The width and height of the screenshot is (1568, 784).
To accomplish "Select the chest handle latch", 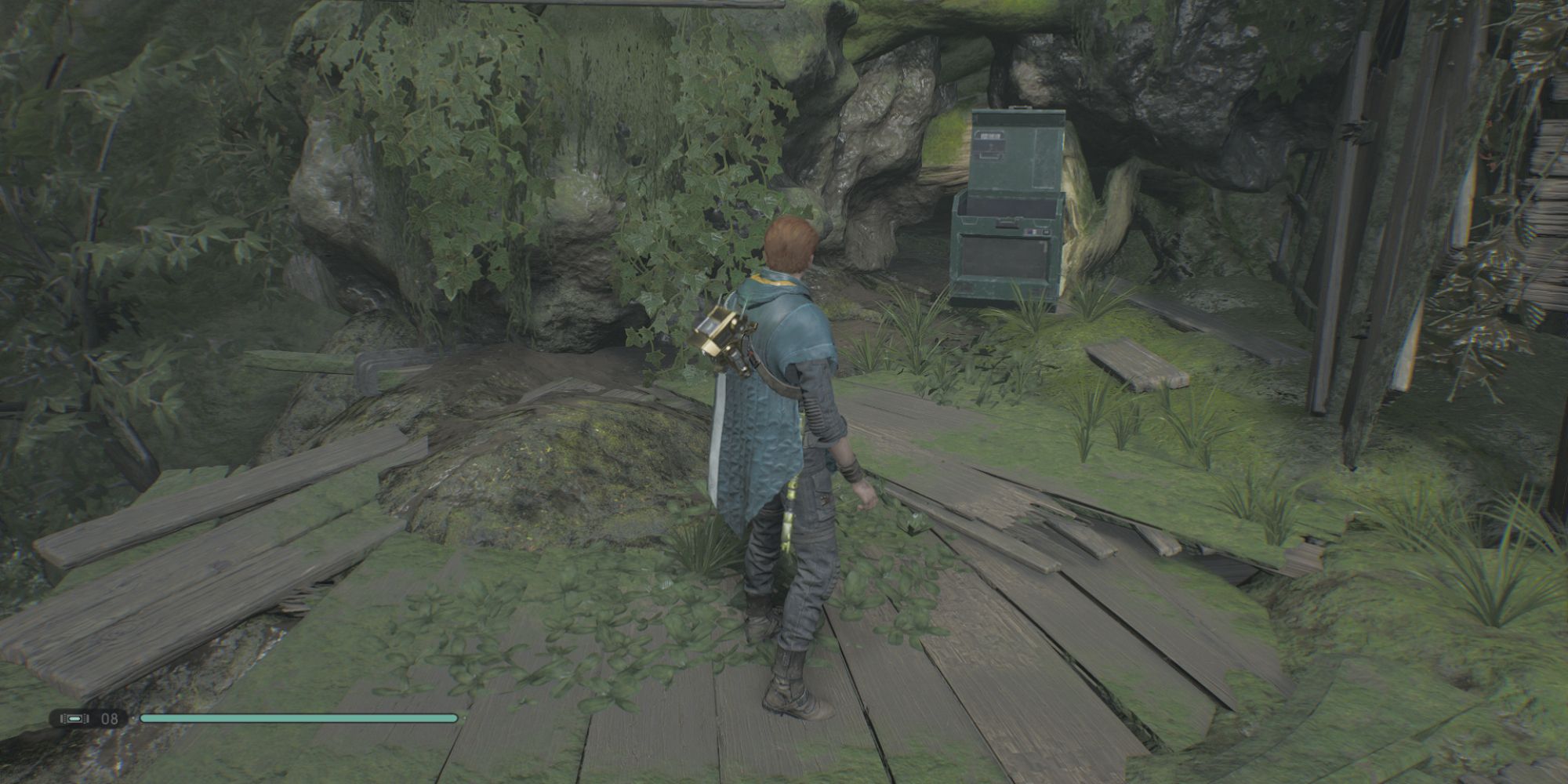I will (x=1007, y=222).
